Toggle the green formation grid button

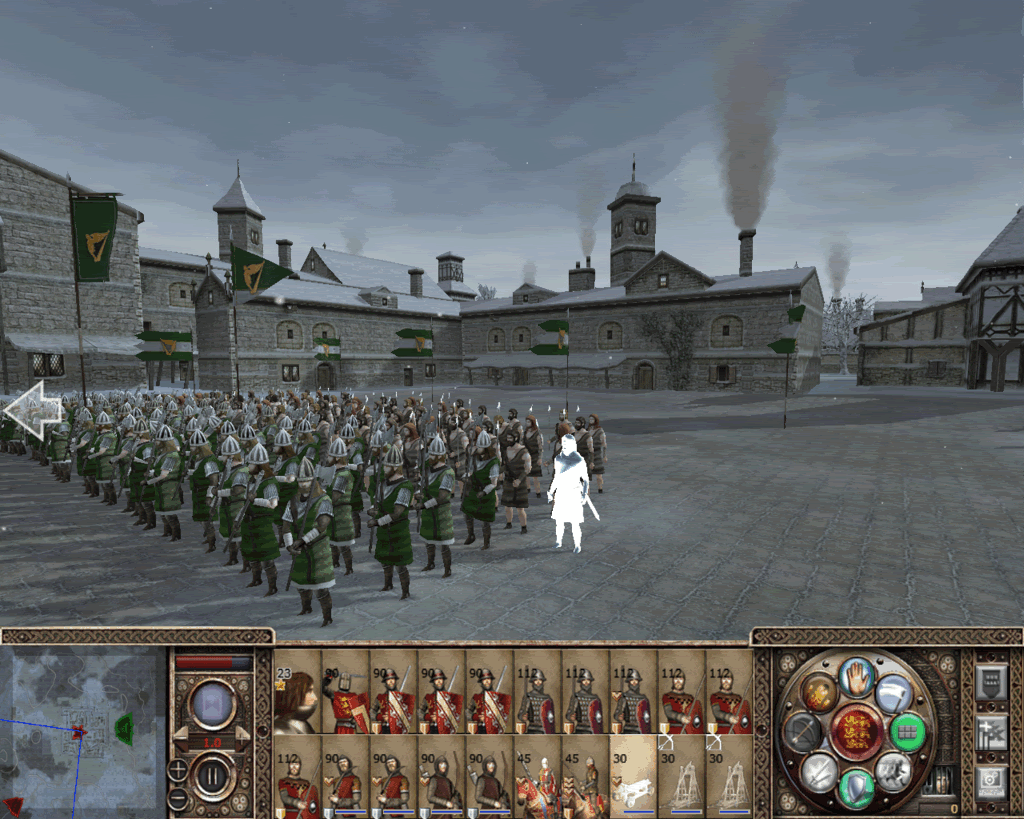click(908, 732)
